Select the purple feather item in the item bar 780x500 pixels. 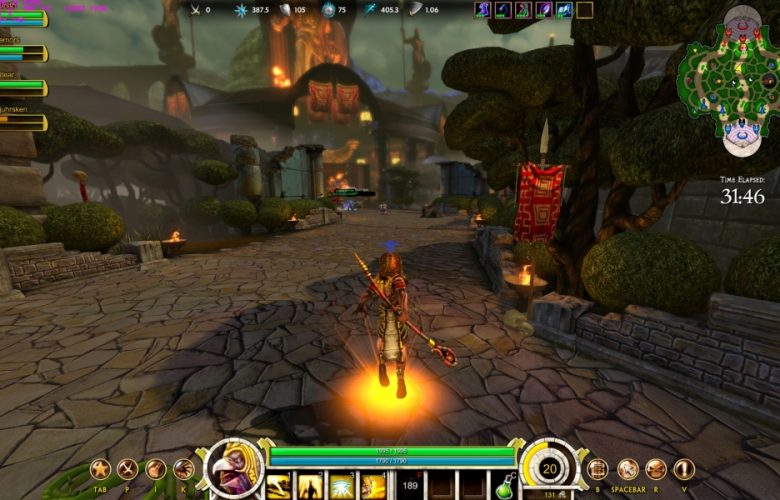pyautogui.click(x=543, y=10)
